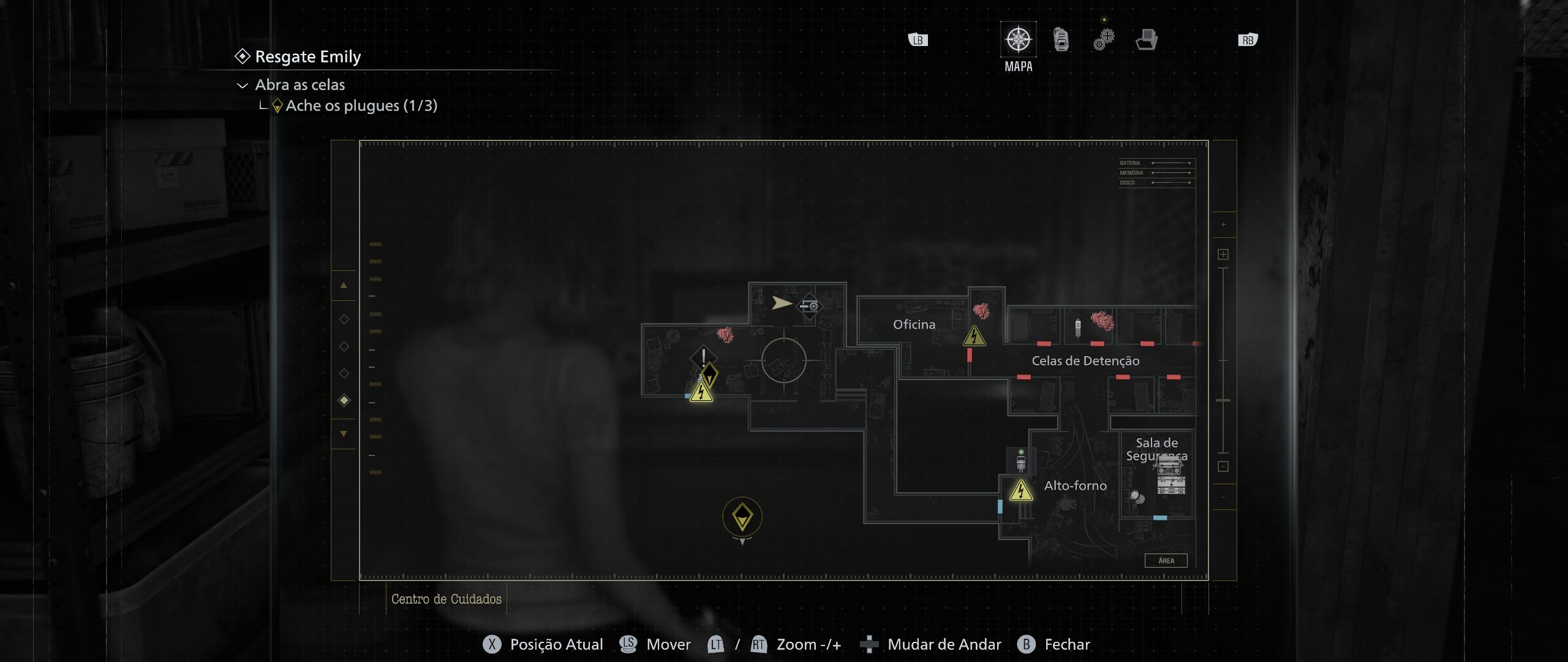Viewport: 1568px width, 662px height.
Task: Click the up arrow to change floors
Action: pyautogui.click(x=343, y=284)
